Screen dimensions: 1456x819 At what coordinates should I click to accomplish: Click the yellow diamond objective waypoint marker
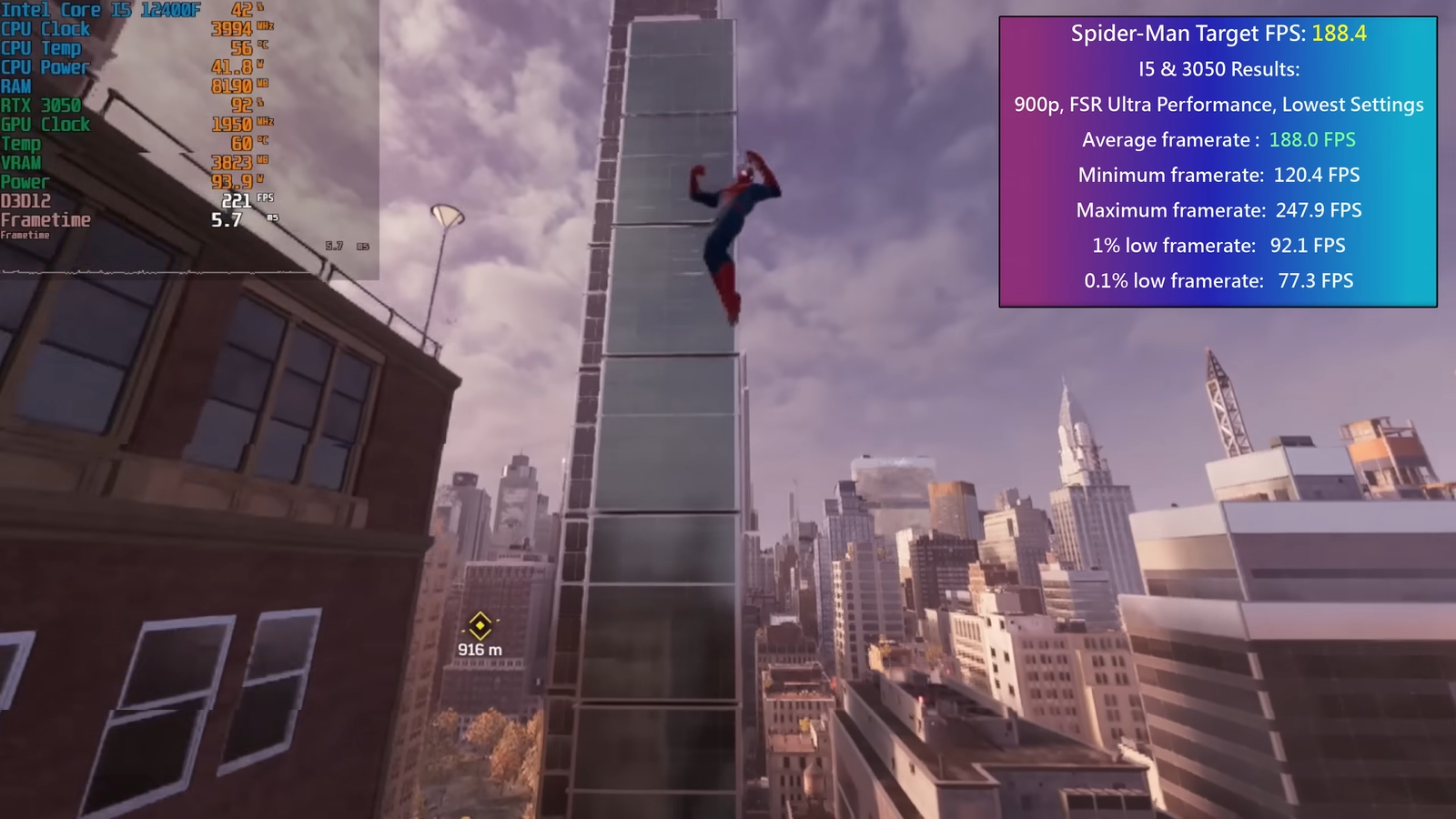click(x=480, y=625)
